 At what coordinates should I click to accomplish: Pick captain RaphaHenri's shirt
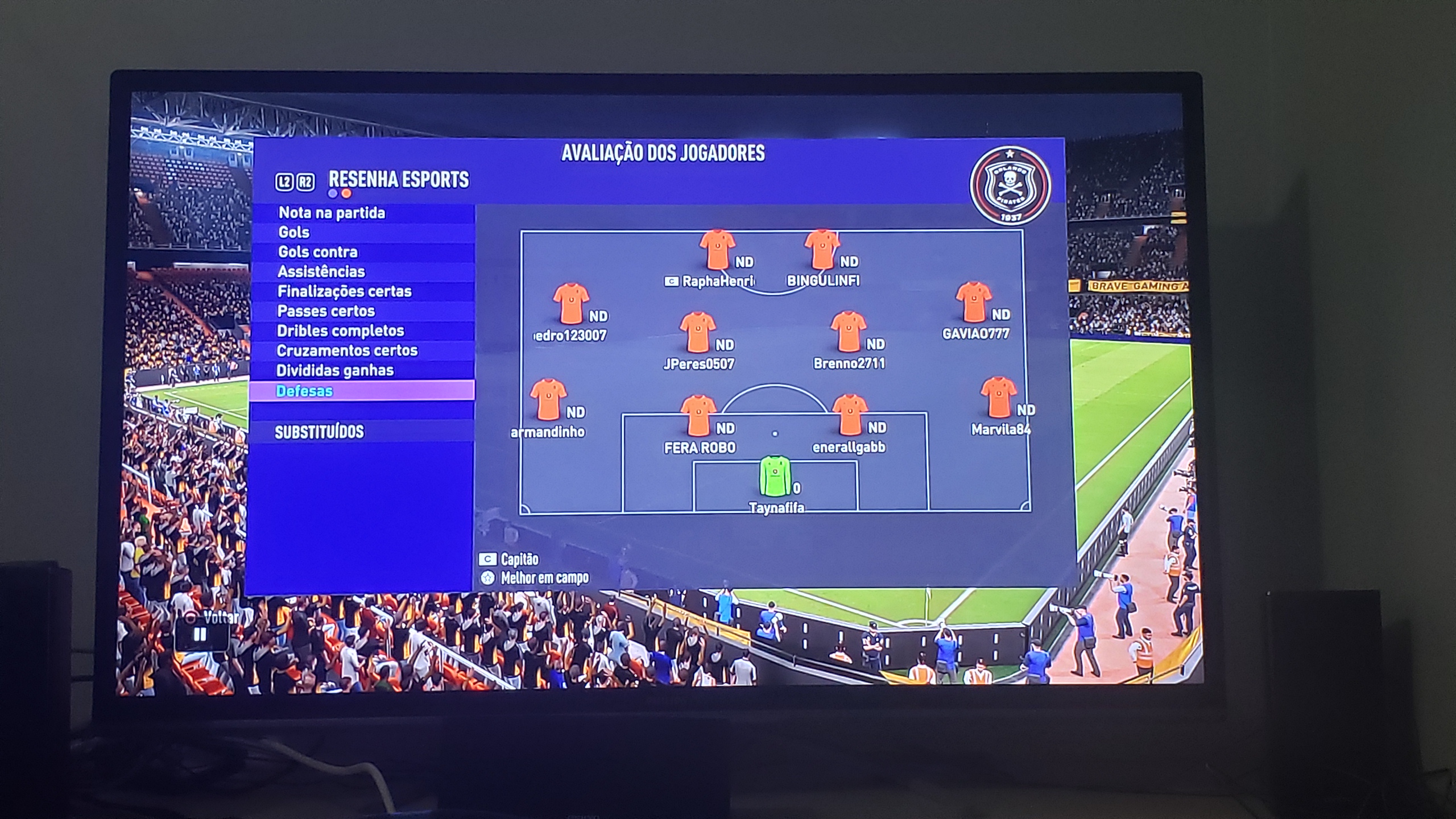point(717,250)
